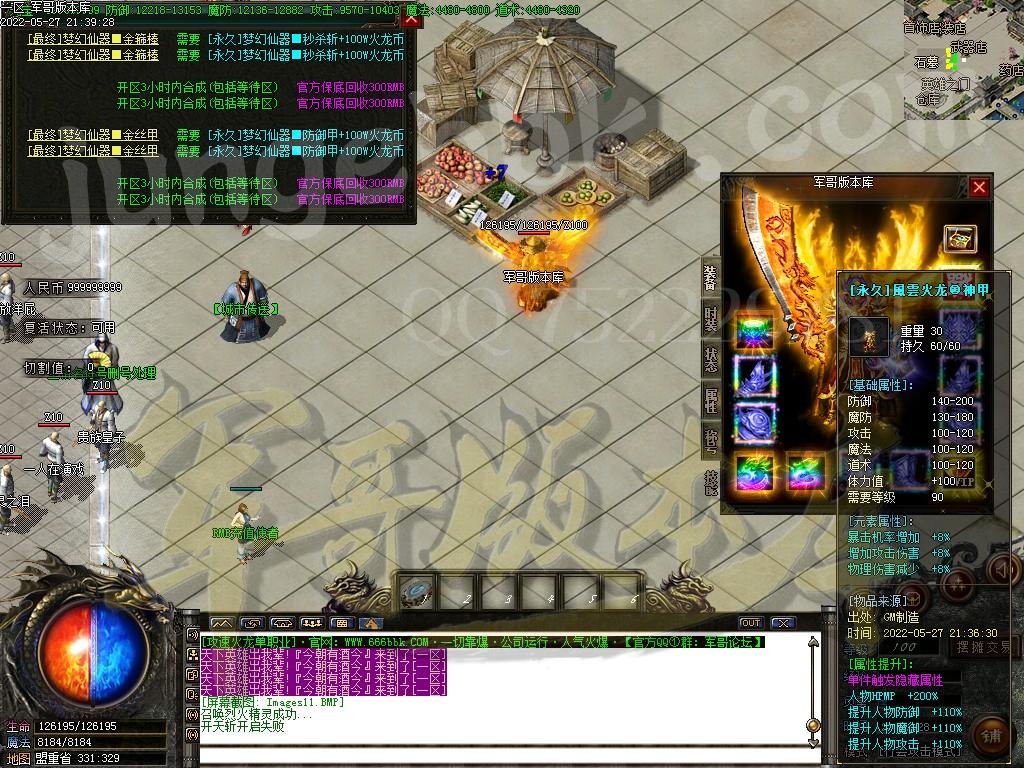Select the purple rose equipment slot
Viewport: 1024px width, 768px height.
(x=755, y=422)
